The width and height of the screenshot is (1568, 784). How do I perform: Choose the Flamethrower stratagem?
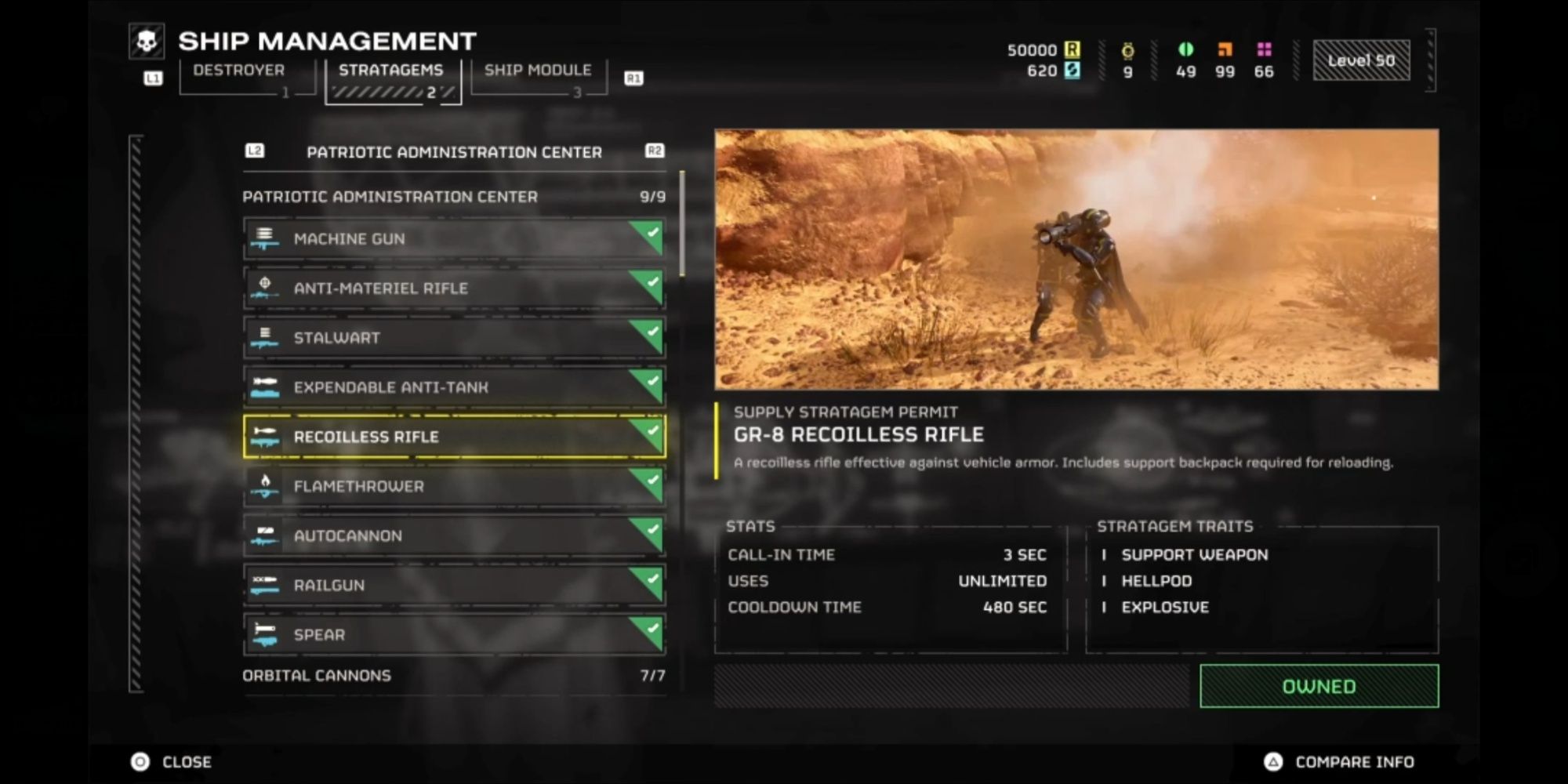point(454,486)
